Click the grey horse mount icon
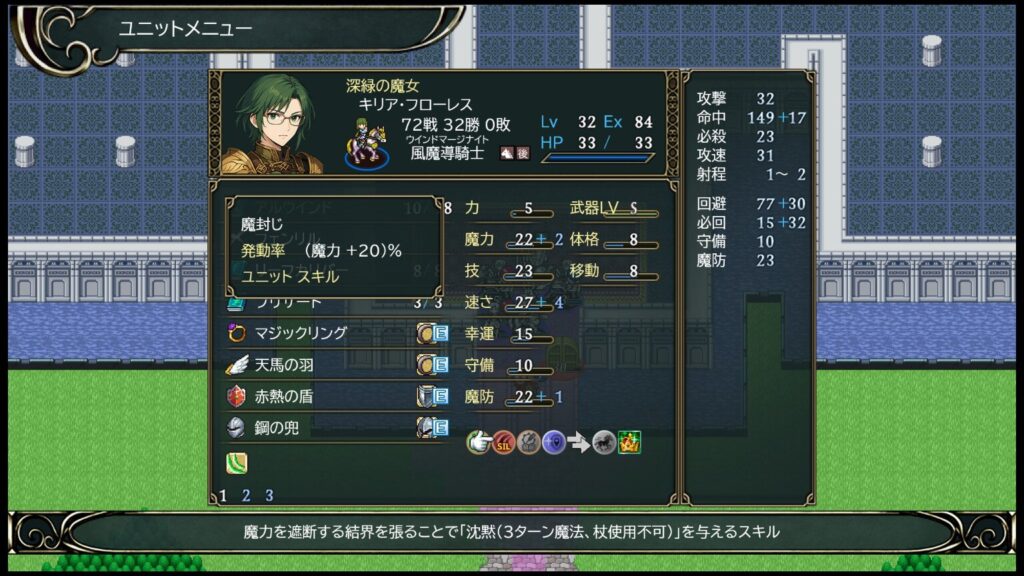Screen dimensions: 1024x576 pyautogui.click(x=603, y=442)
